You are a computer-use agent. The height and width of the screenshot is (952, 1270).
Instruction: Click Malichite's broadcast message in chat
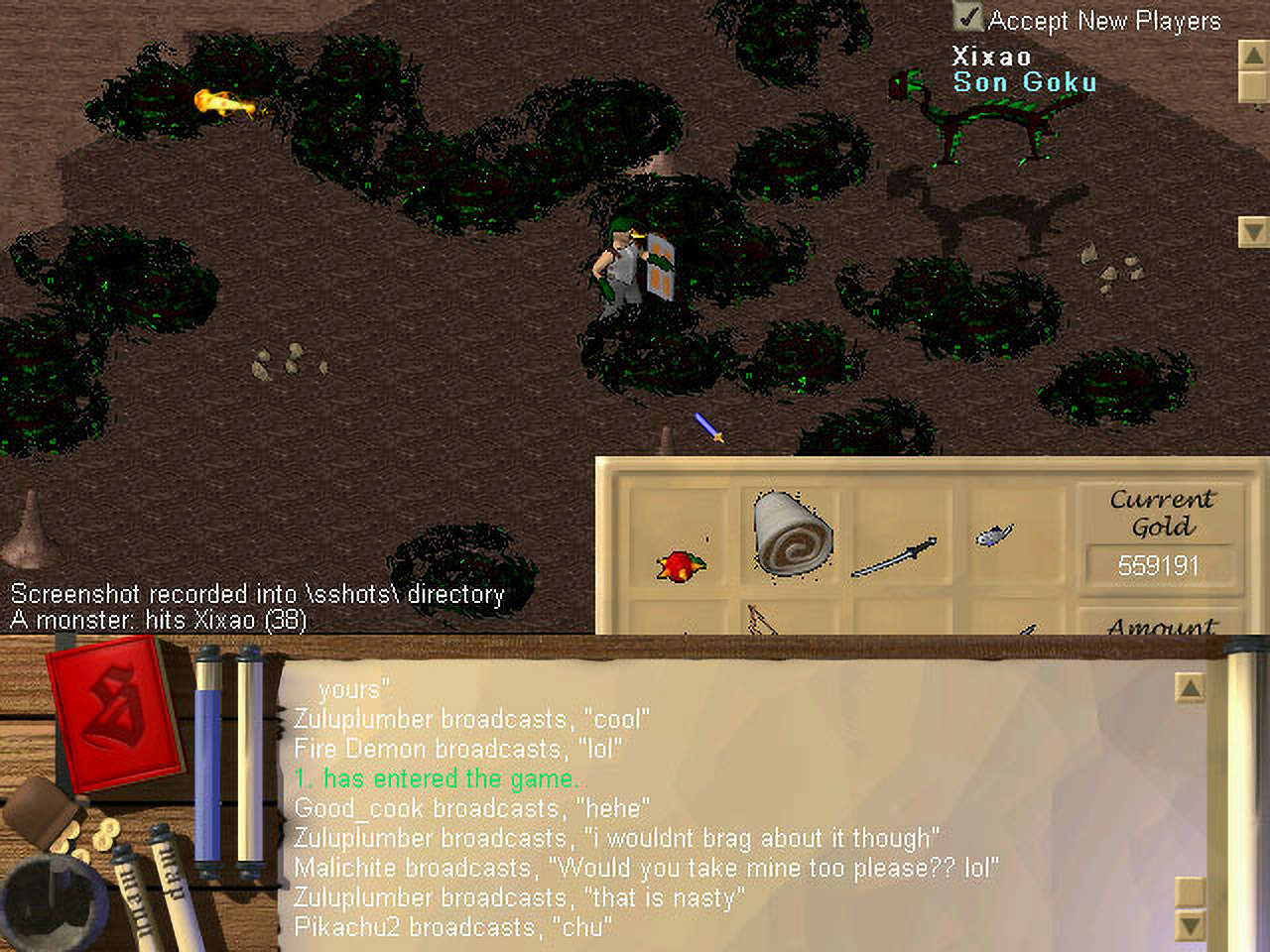pyautogui.click(x=645, y=868)
